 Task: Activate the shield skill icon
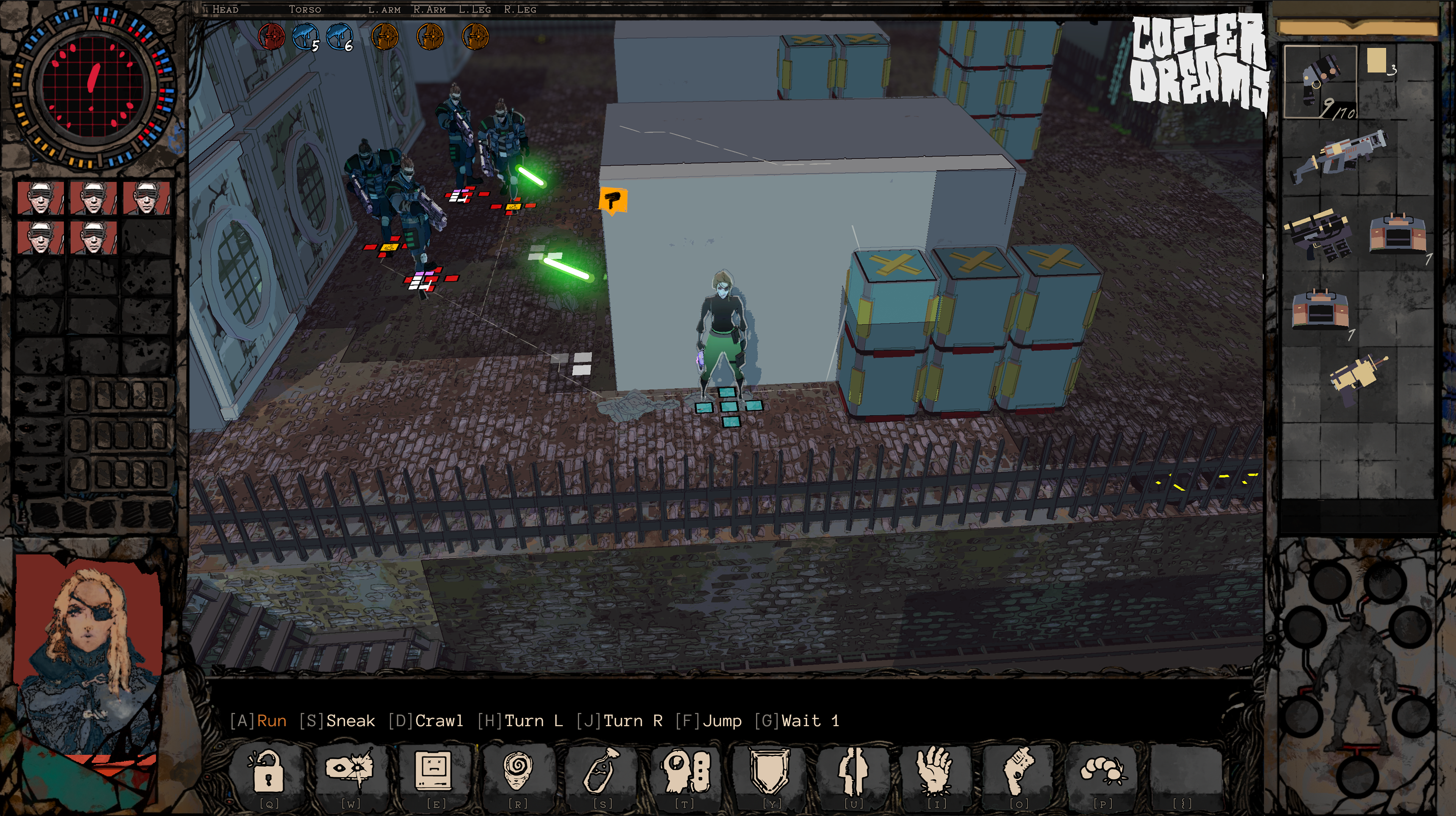[x=770, y=770]
